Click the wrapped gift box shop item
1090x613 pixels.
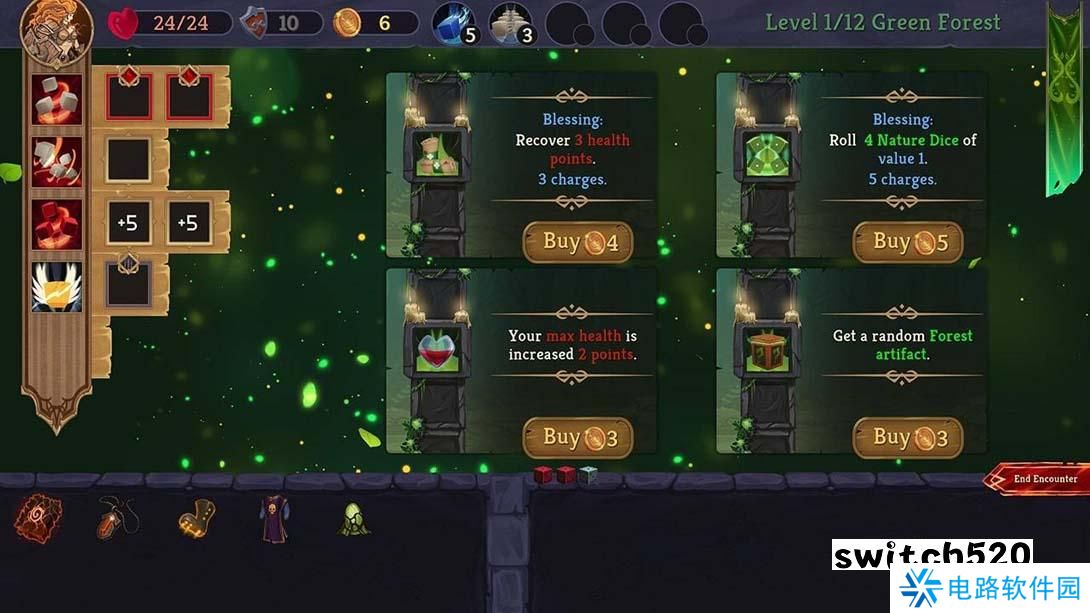(x=766, y=352)
